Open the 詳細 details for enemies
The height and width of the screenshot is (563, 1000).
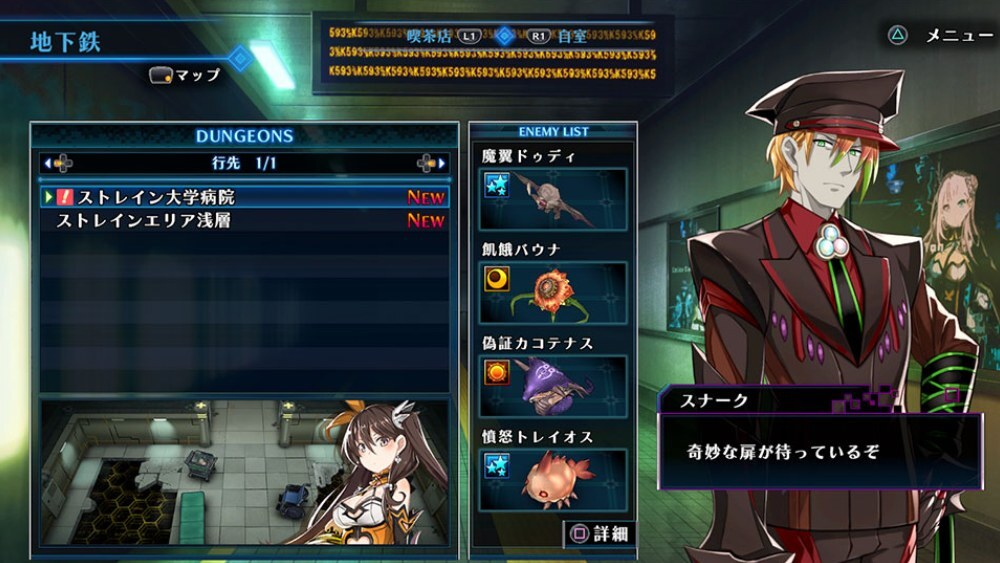pyautogui.click(x=600, y=533)
